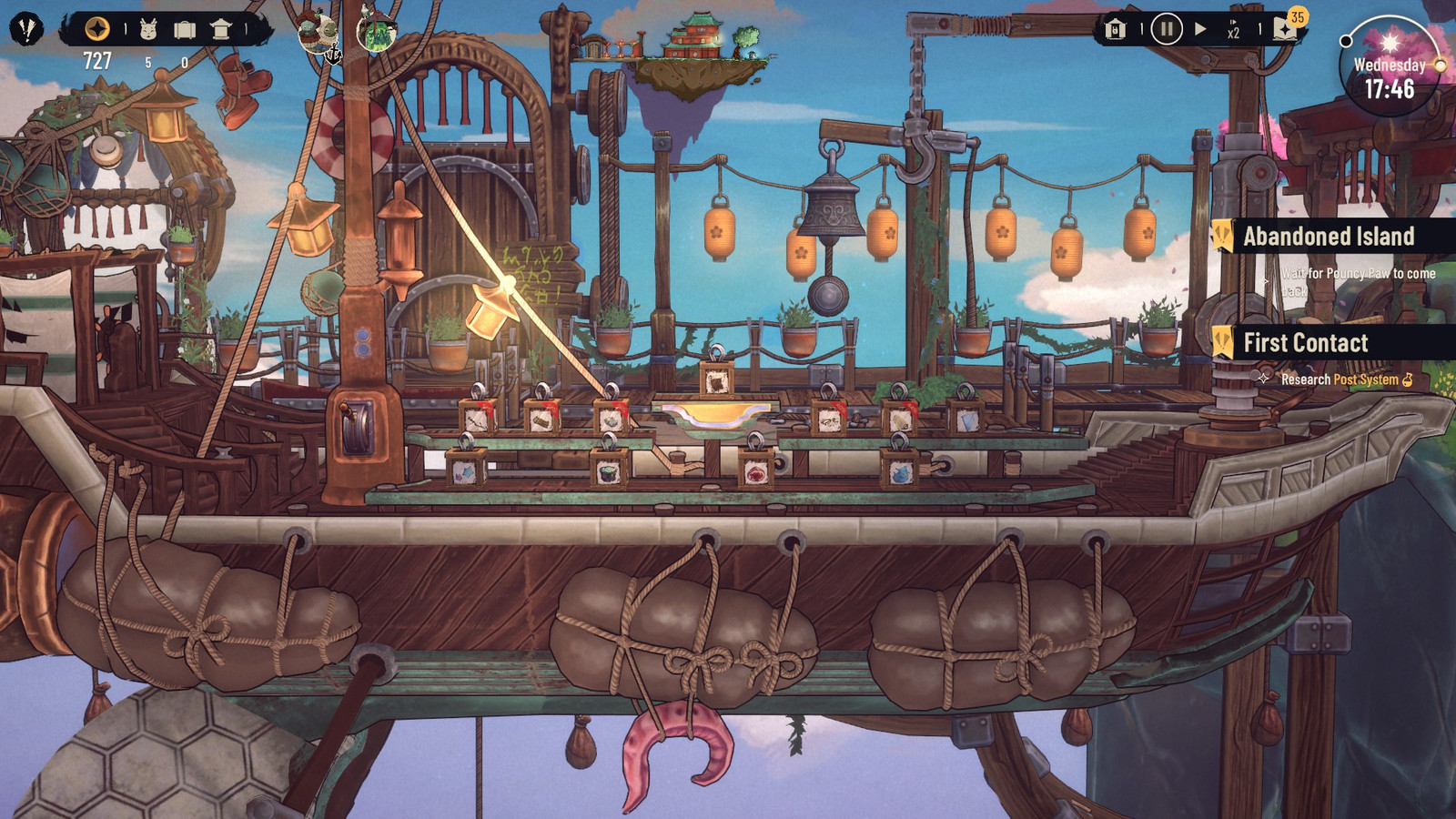Open the Abandoned Island quest entry
Image resolution: width=1456 pixels, height=819 pixels.
coord(1329,237)
